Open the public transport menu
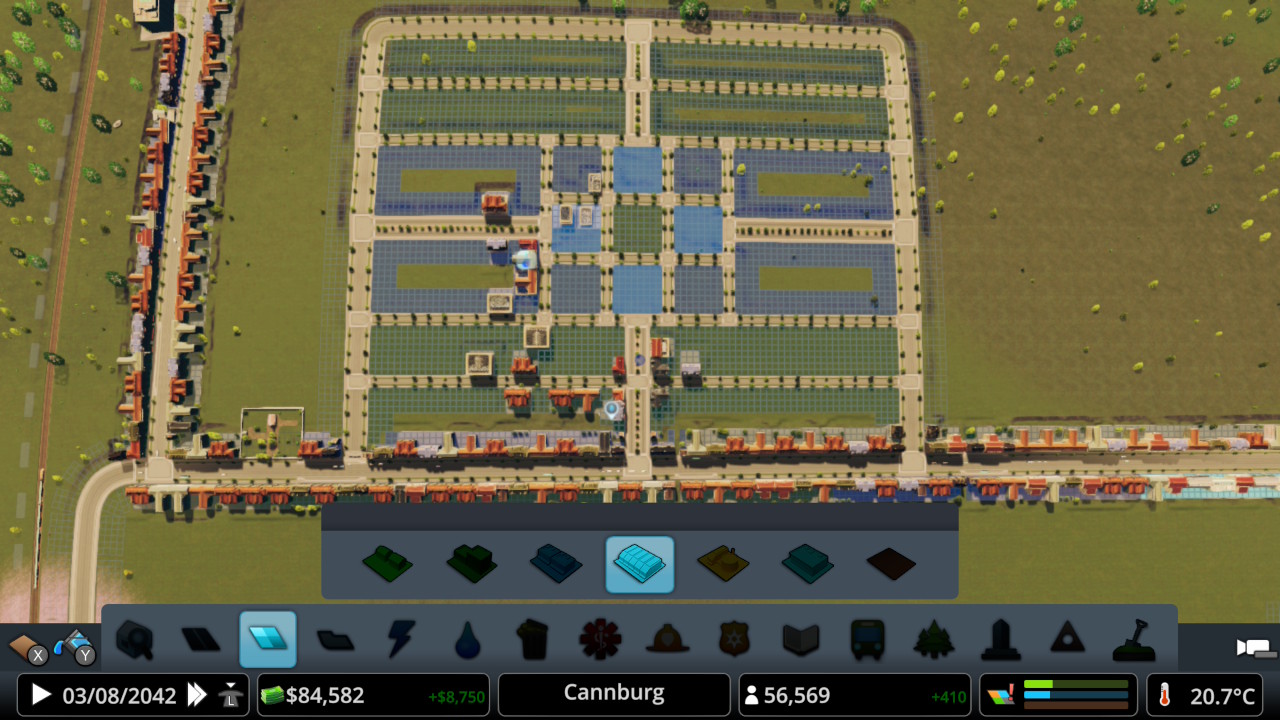Image resolution: width=1280 pixels, height=720 pixels. tap(867, 641)
